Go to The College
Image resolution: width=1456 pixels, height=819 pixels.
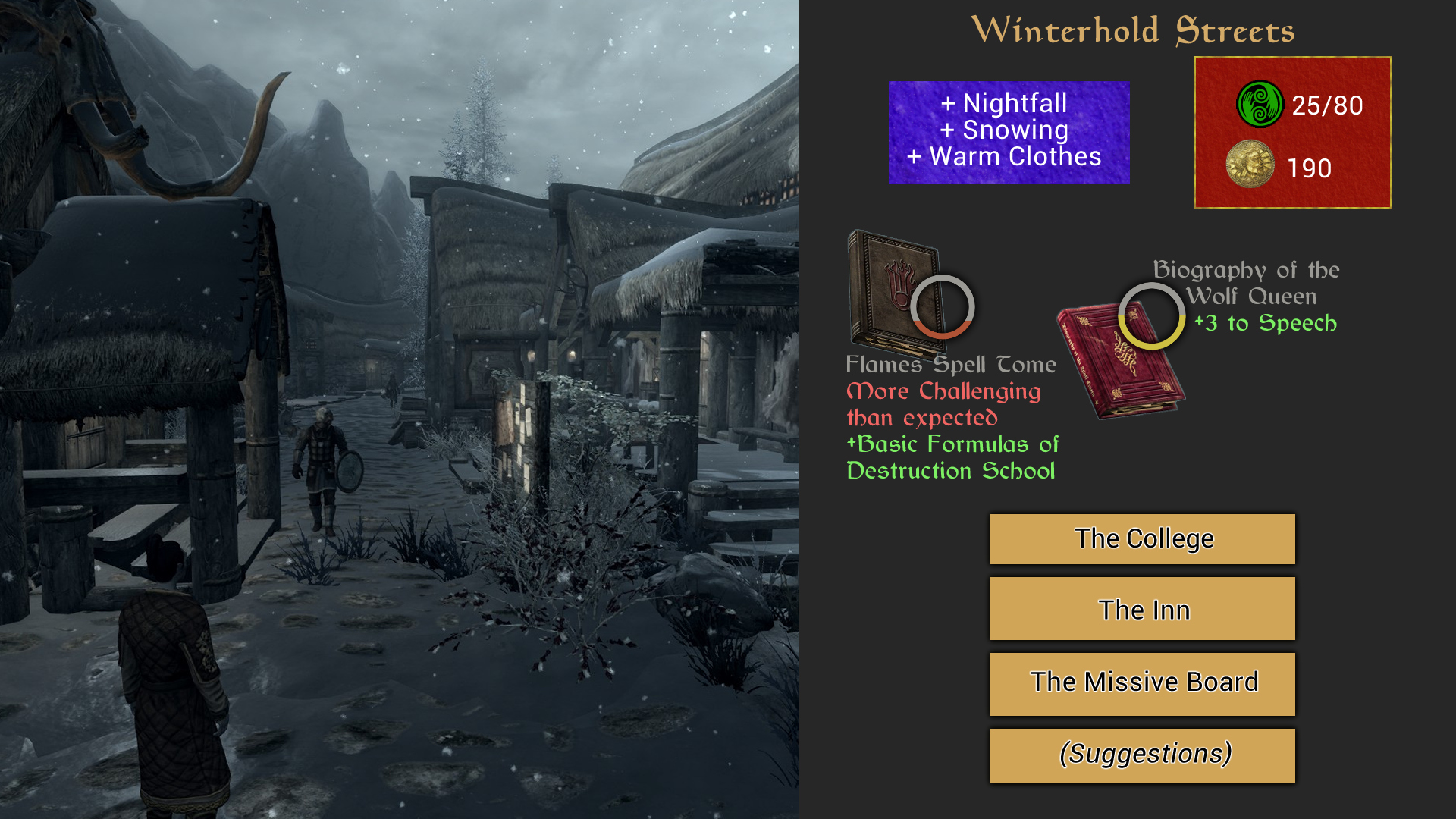pyautogui.click(x=1142, y=539)
